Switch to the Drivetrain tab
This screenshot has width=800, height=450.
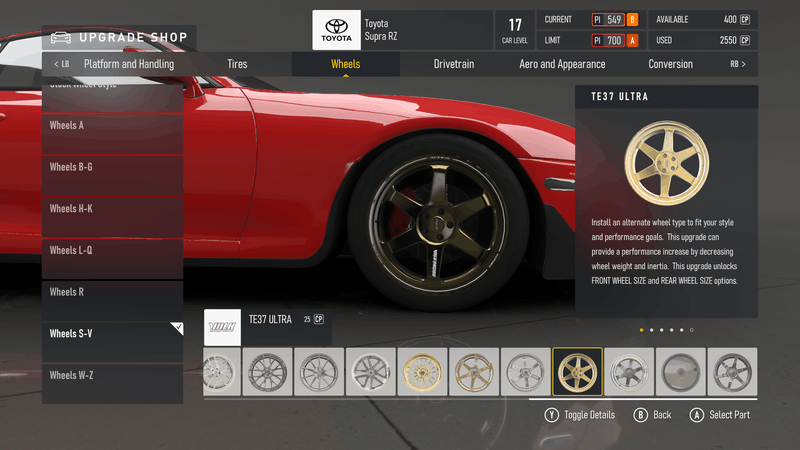point(454,64)
